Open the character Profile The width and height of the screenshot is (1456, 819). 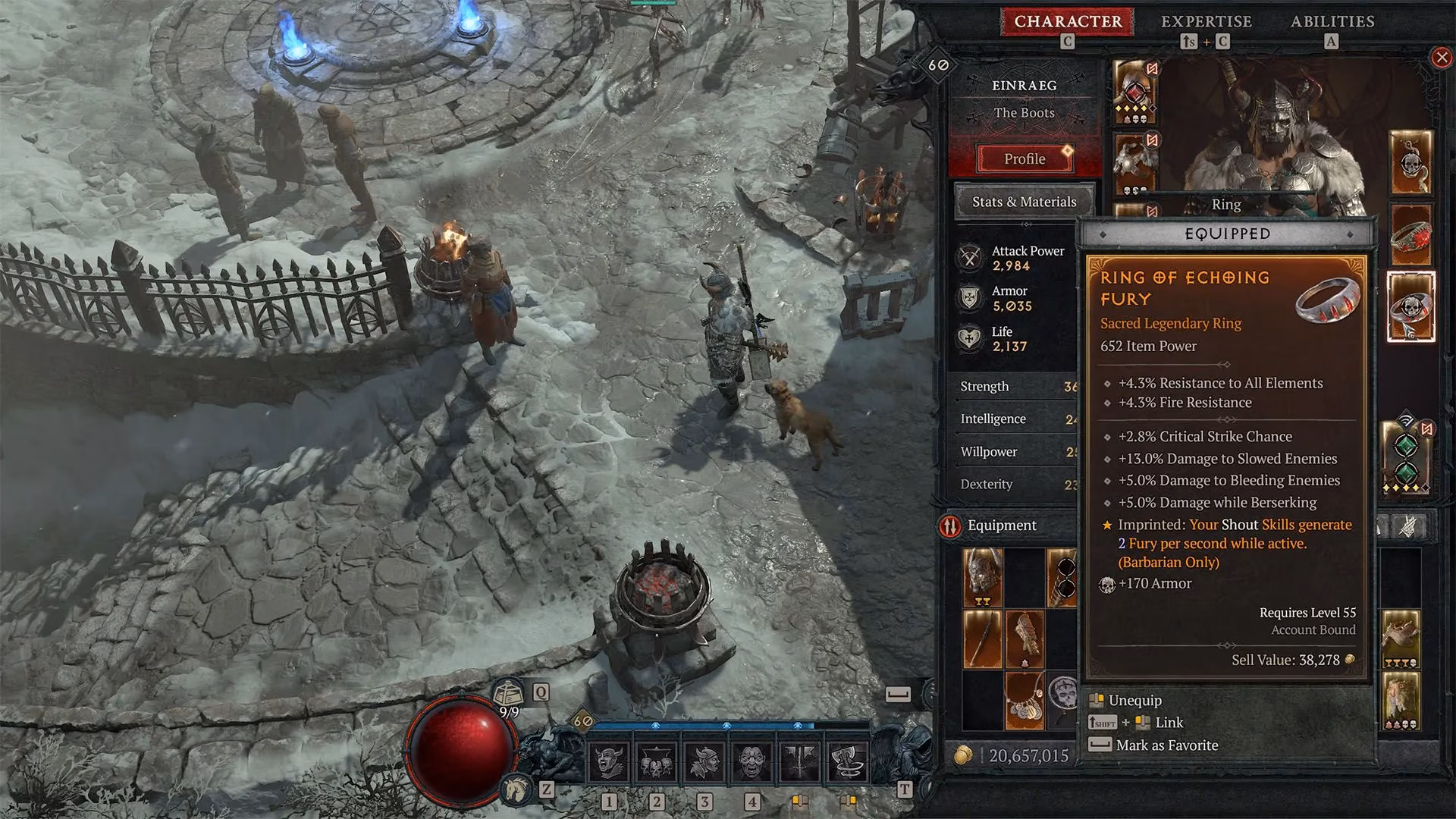1025,158
